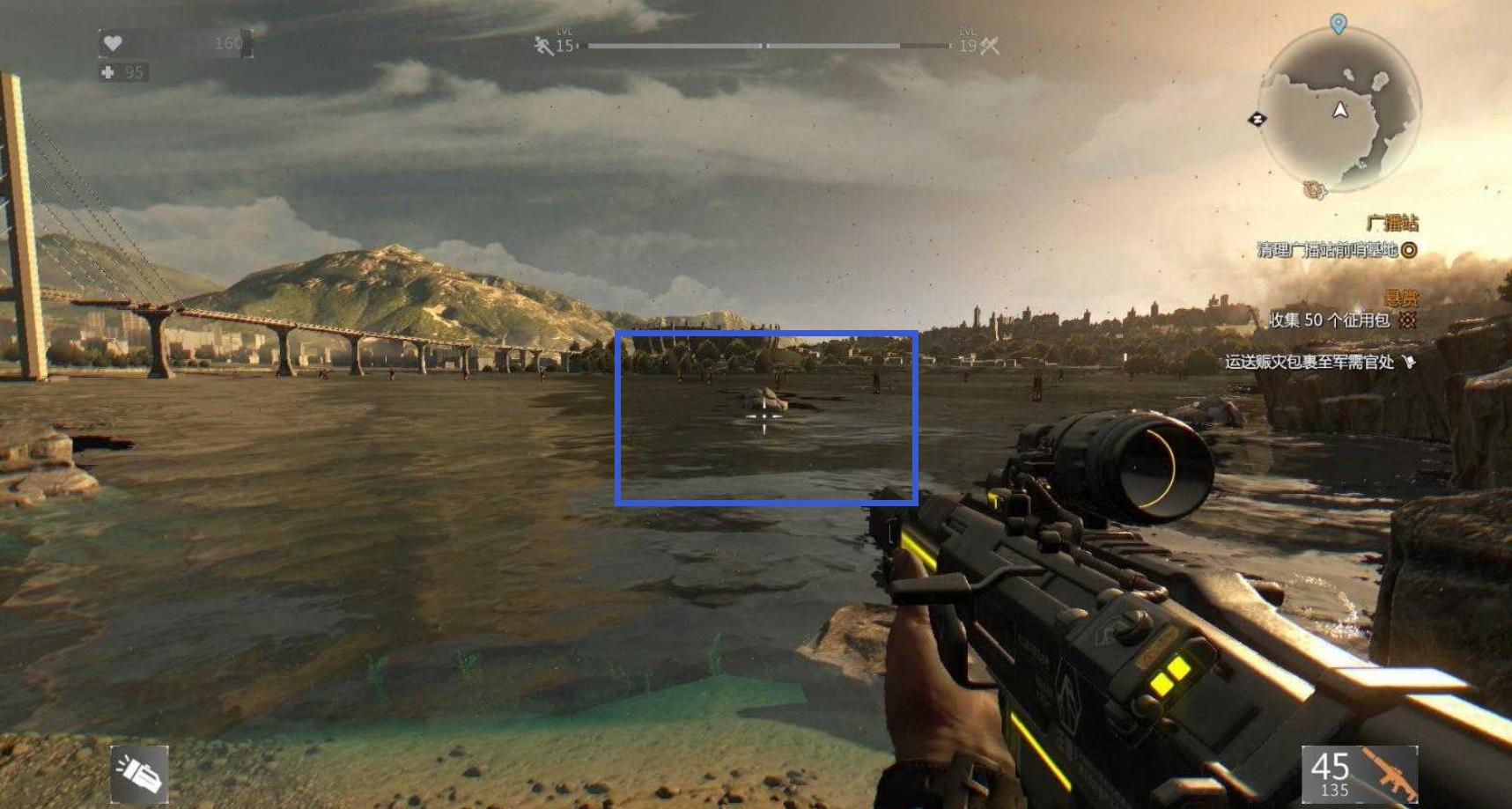
Task: Select the power level crossed-weapons icon
Action: [x=990, y=46]
